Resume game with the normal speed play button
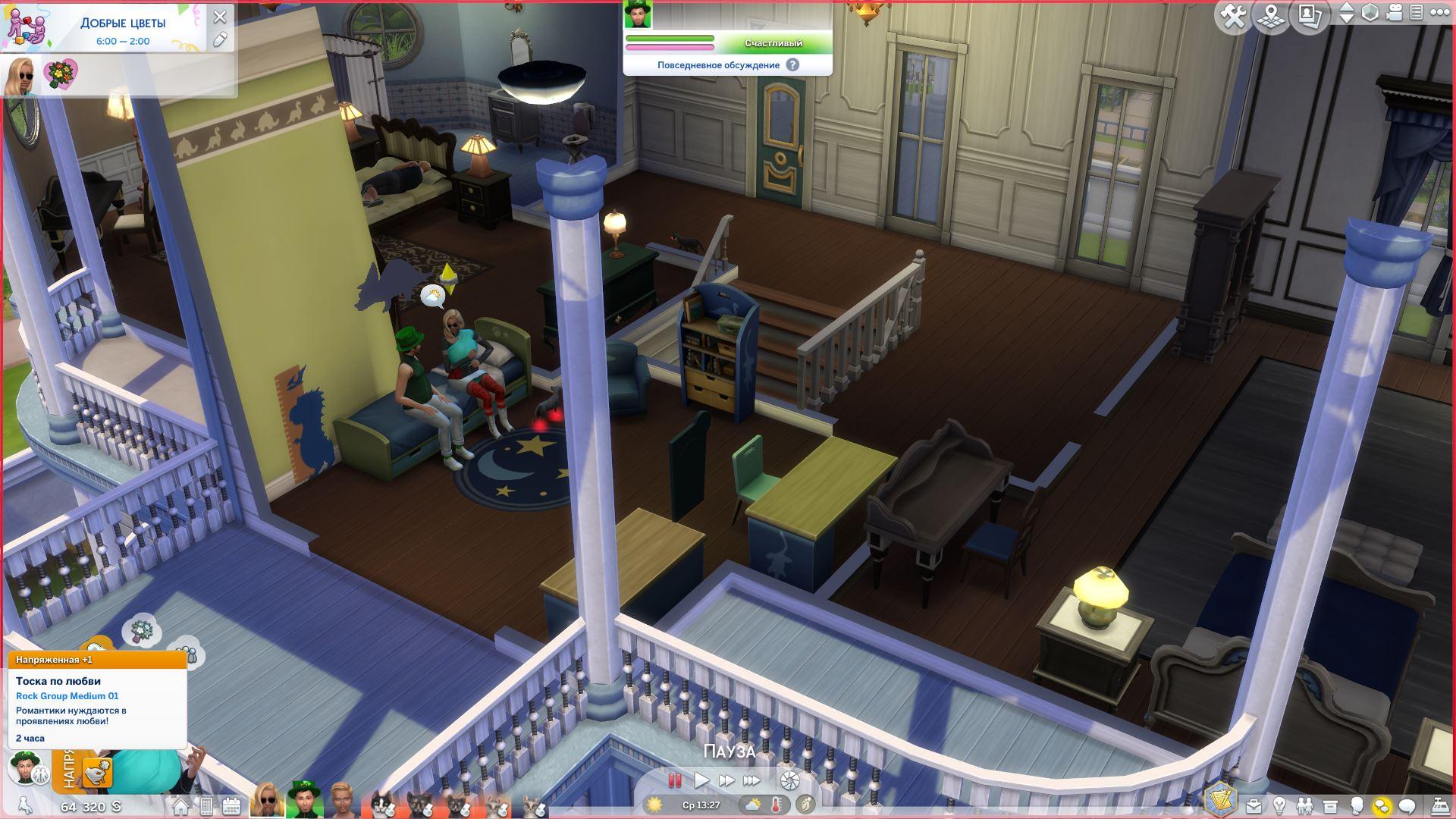 pyautogui.click(x=701, y=780)
